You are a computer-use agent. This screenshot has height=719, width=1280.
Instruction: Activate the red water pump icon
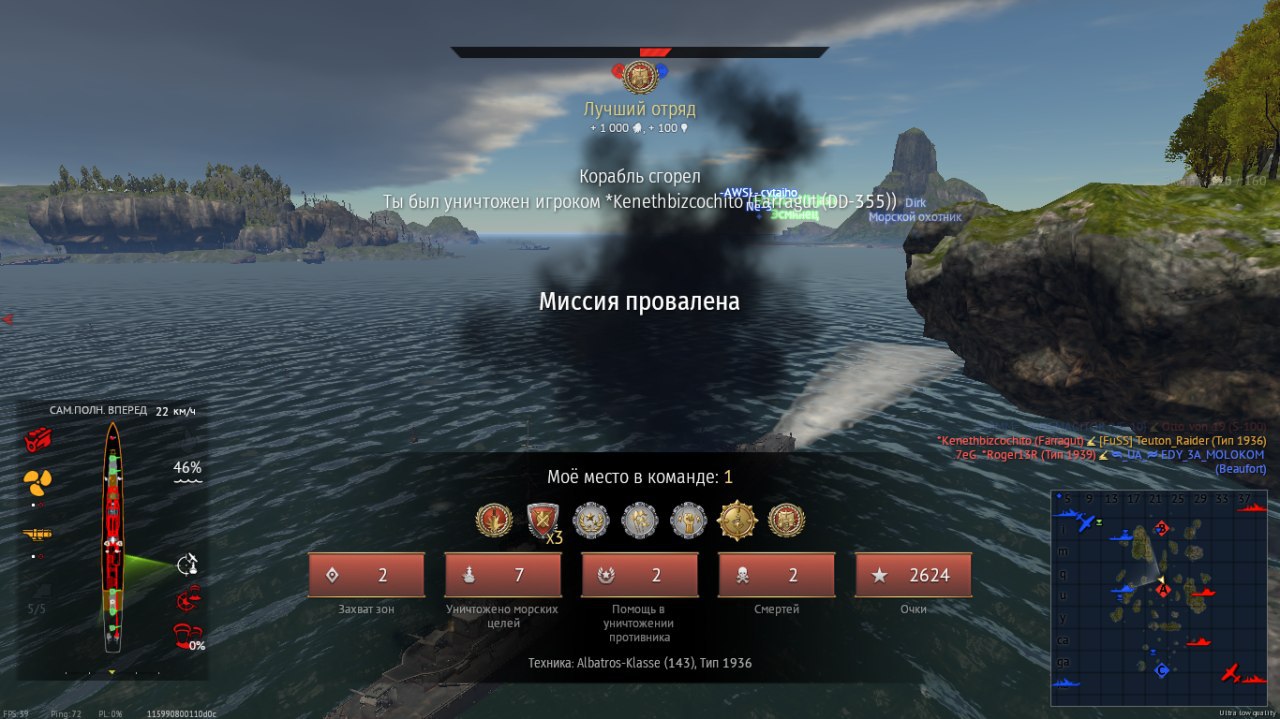point(187,634)
